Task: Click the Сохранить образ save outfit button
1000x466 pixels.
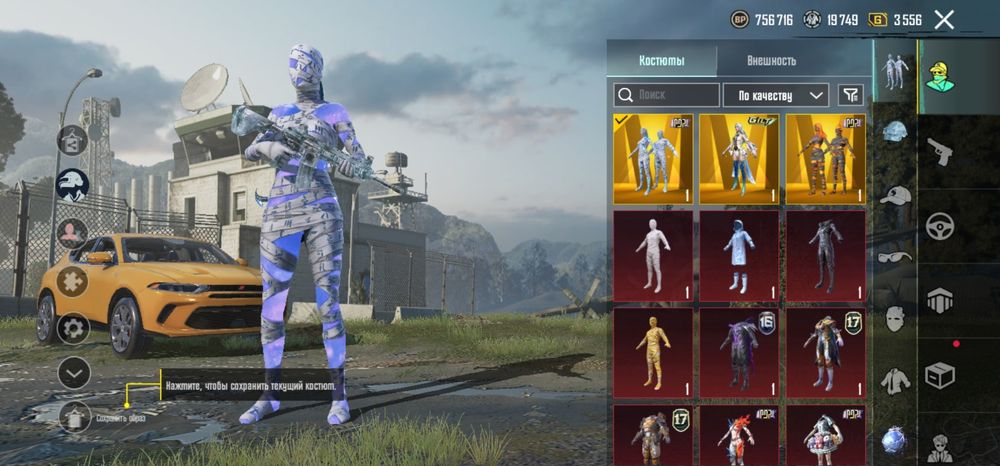Action: (75, 416)
